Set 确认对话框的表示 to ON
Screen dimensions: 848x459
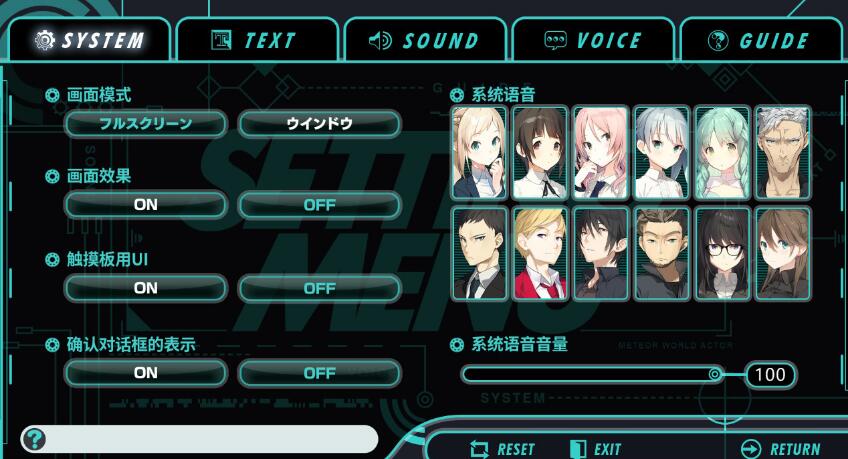[x=145, y=373]
